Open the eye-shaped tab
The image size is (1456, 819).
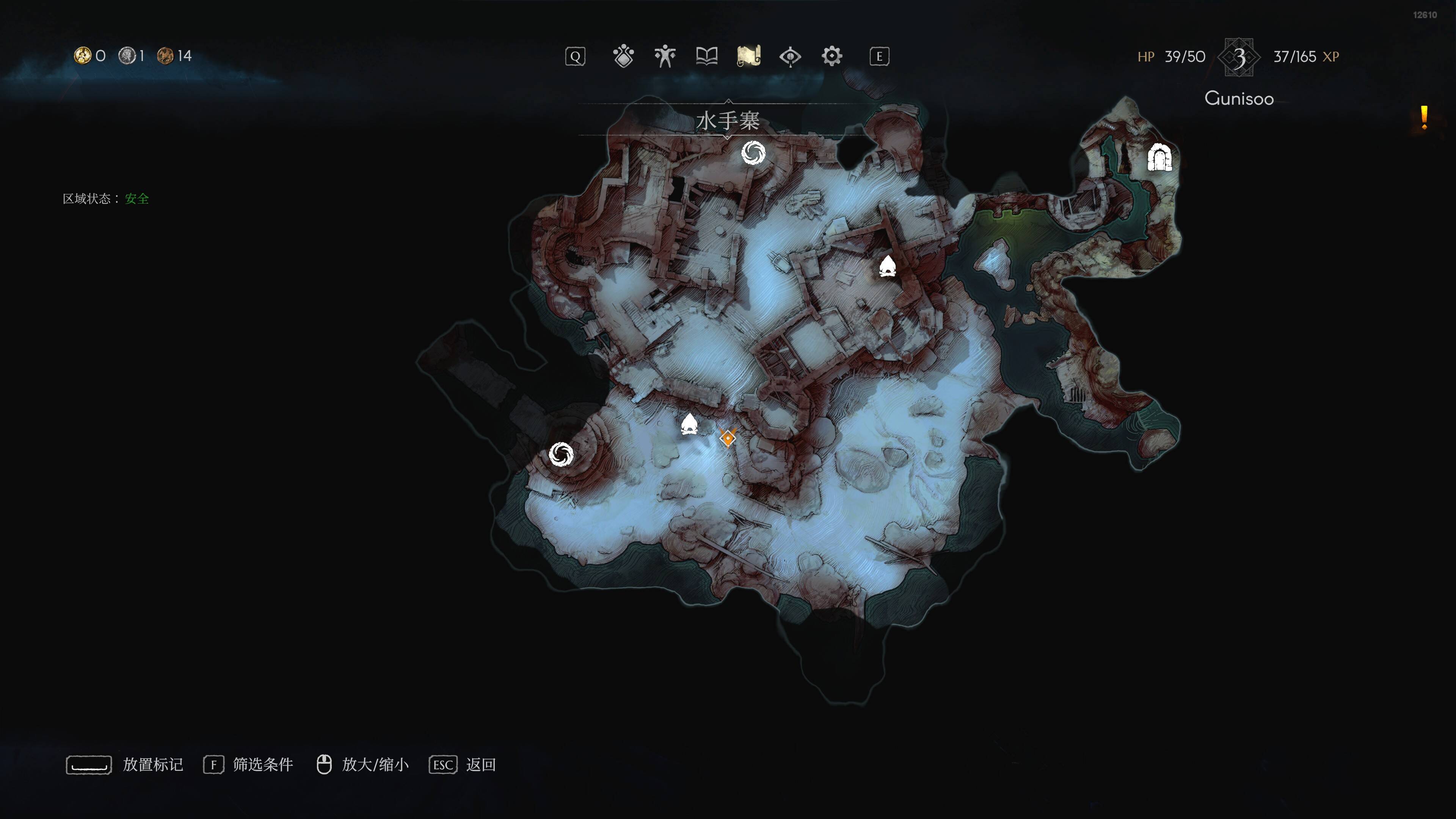coord(790,56)
